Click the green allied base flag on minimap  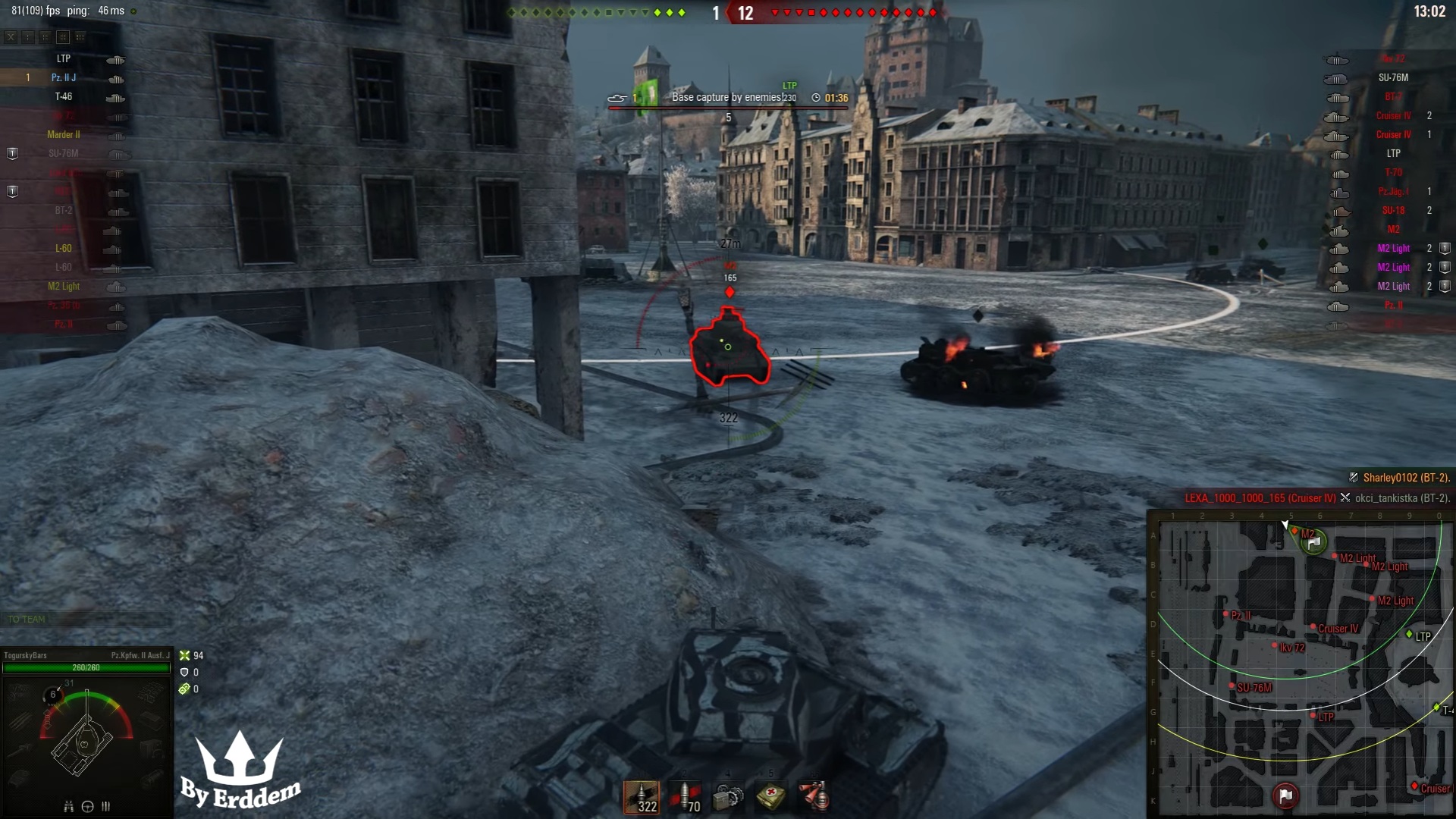pos(1314,541)
